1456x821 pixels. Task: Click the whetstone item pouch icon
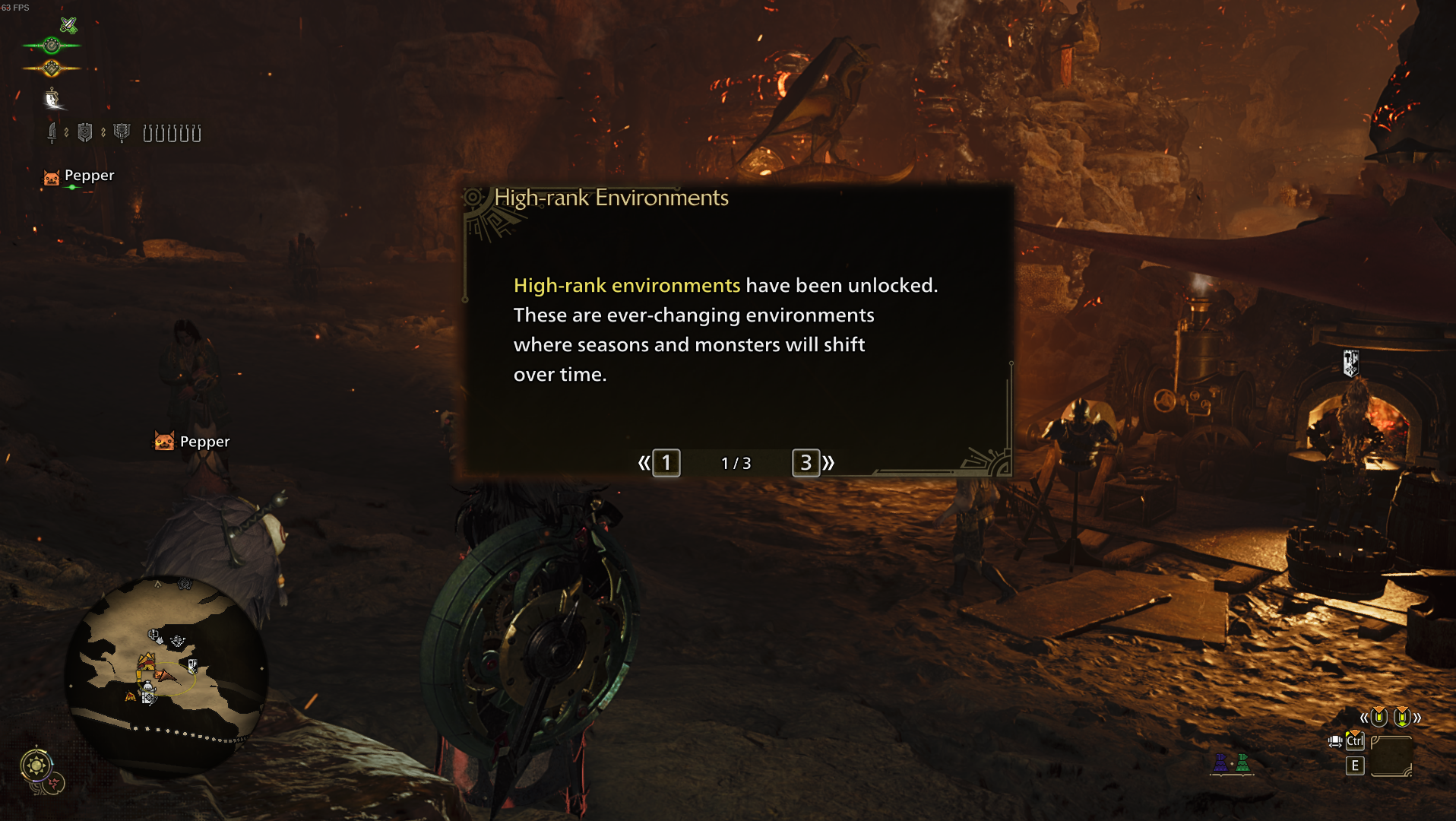click(x=53, y=99)
